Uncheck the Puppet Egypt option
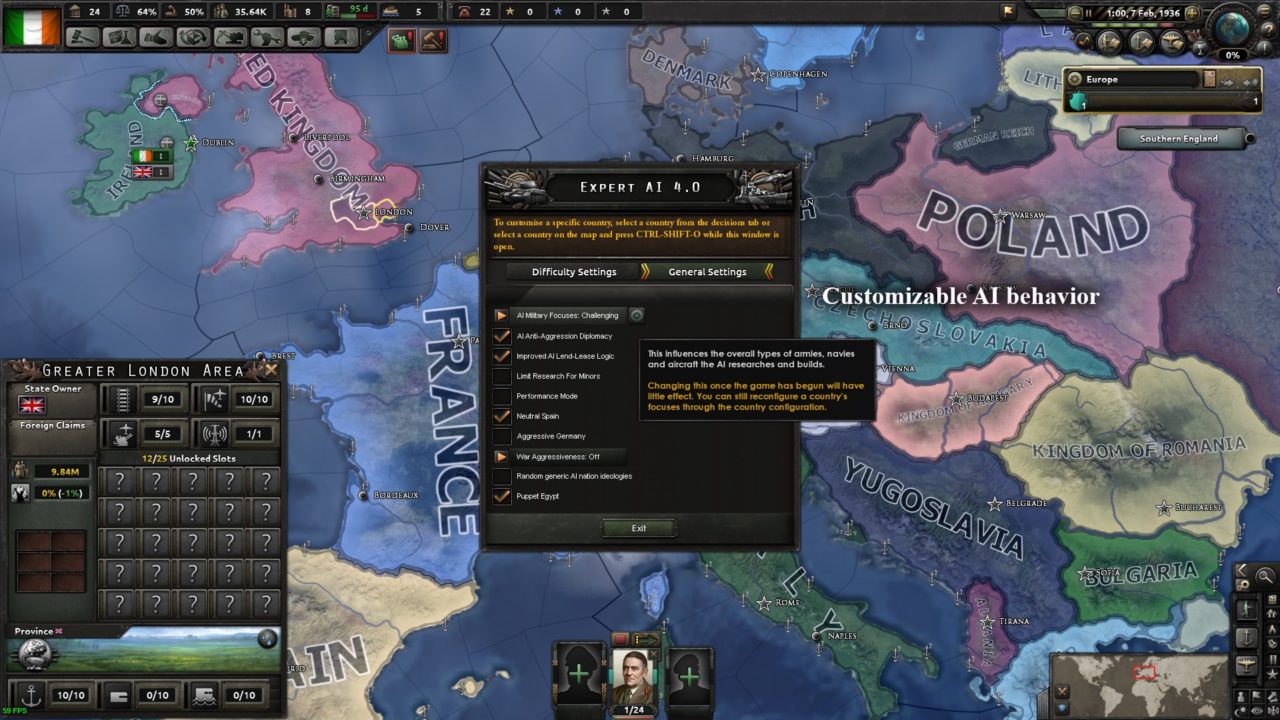 pyautogui.click(x=501, y=496)
